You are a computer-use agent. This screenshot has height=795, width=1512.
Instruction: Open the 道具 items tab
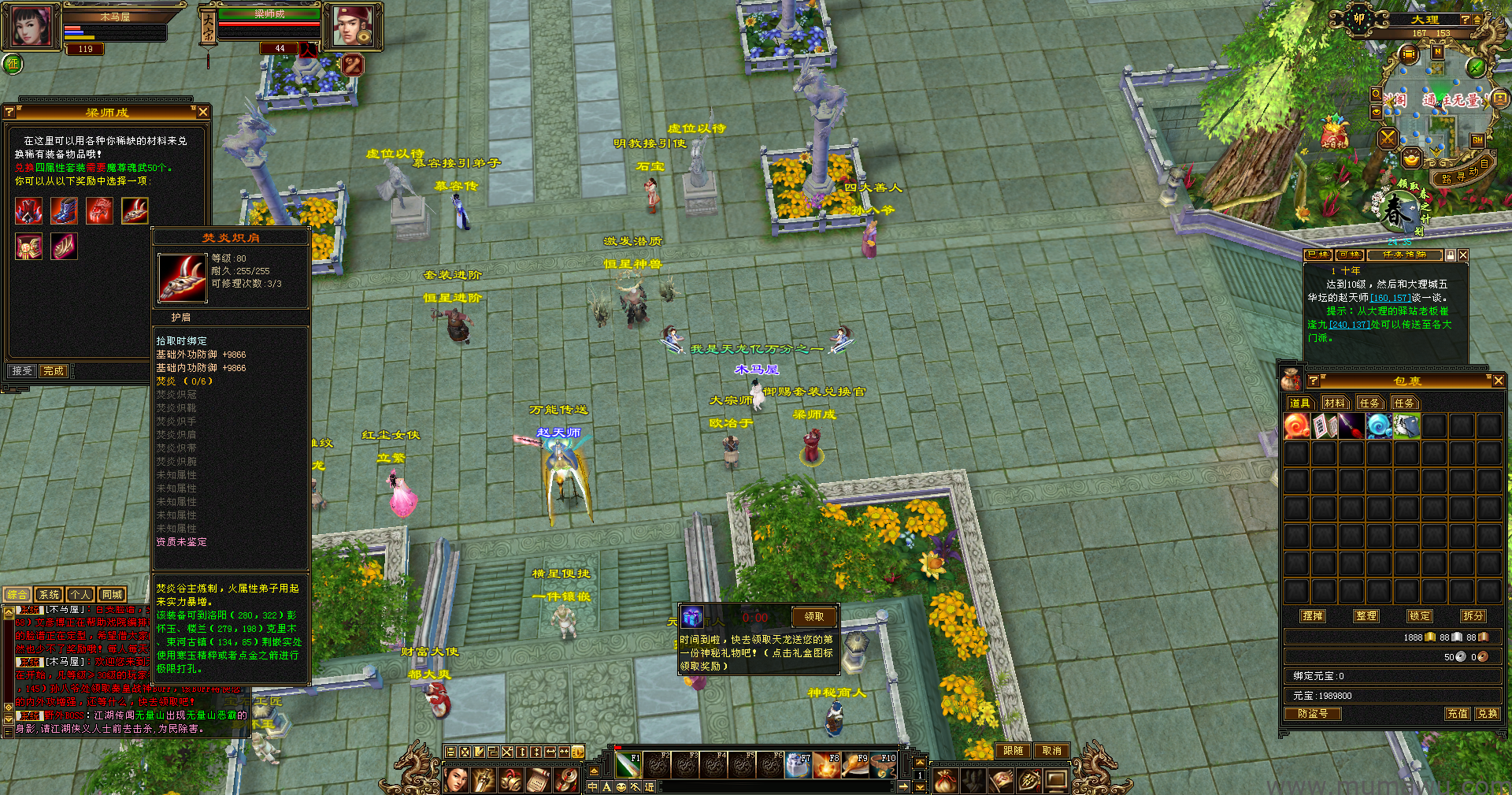[x=1299, y=403]
